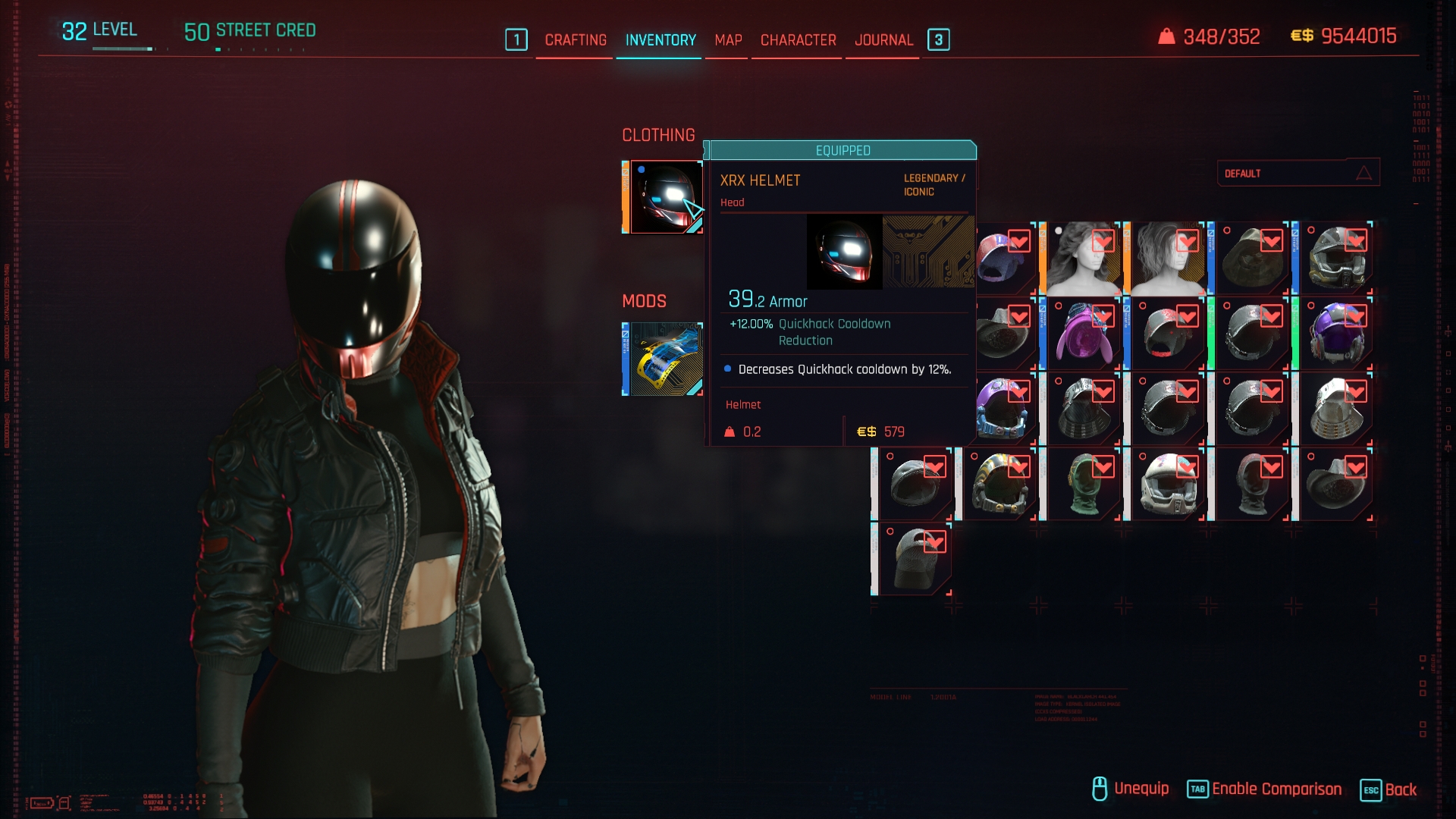Screen dimensions: 1456x819
Task: Select the silver samurai kabuto helmet
Action: pos(1335,409)
